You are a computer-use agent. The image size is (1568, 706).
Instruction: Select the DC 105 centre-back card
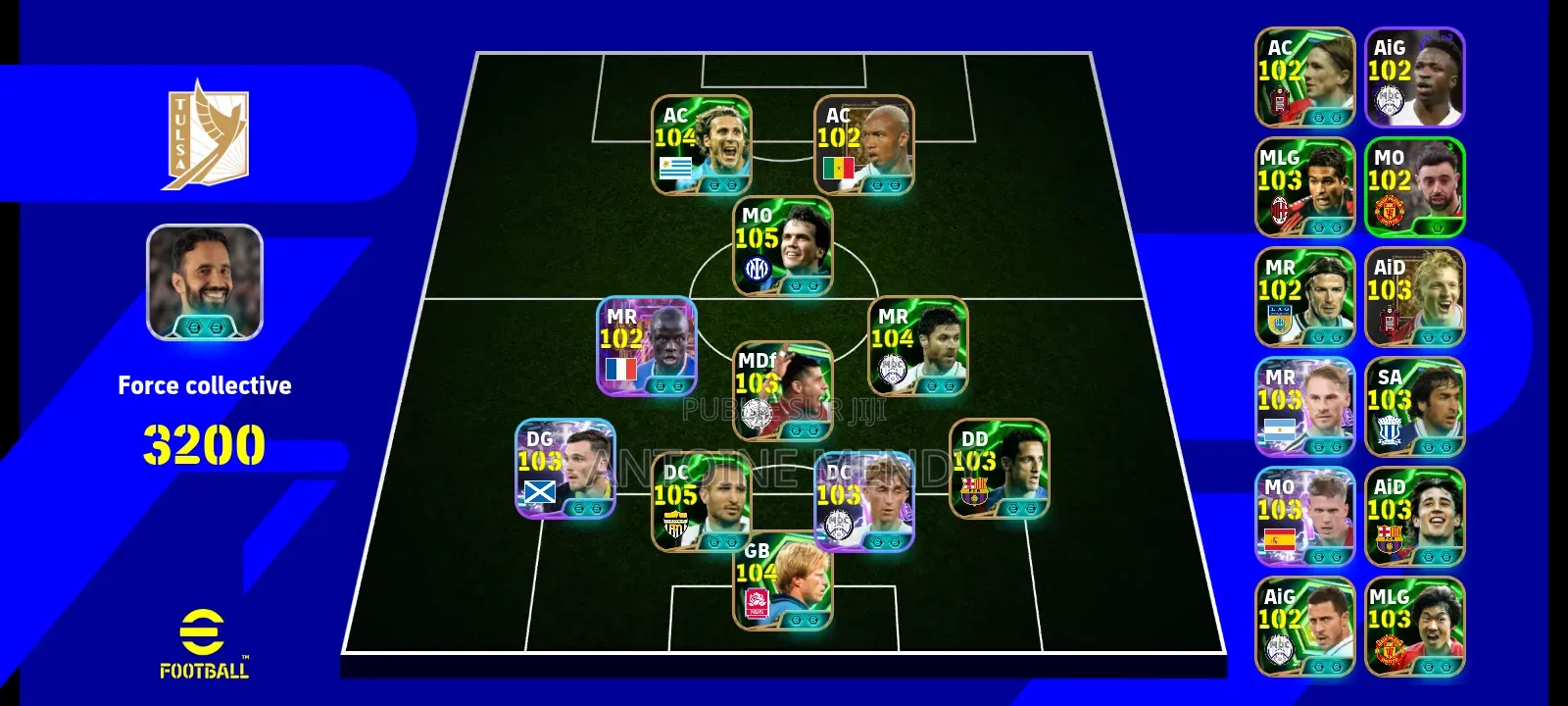(x=702, y=502)
